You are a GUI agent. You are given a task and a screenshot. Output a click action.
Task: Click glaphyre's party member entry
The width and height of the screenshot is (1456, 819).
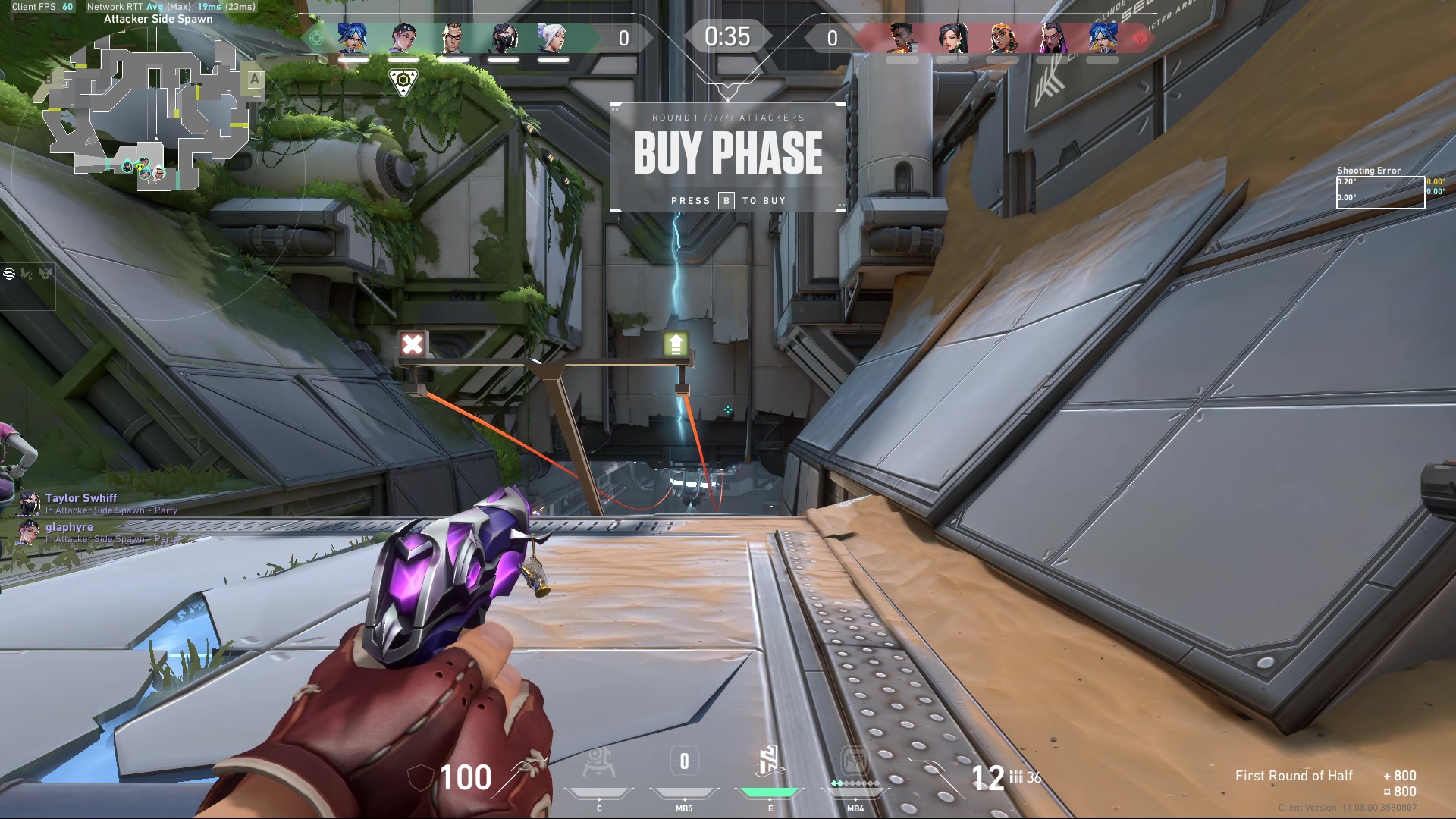coord(69,532)
